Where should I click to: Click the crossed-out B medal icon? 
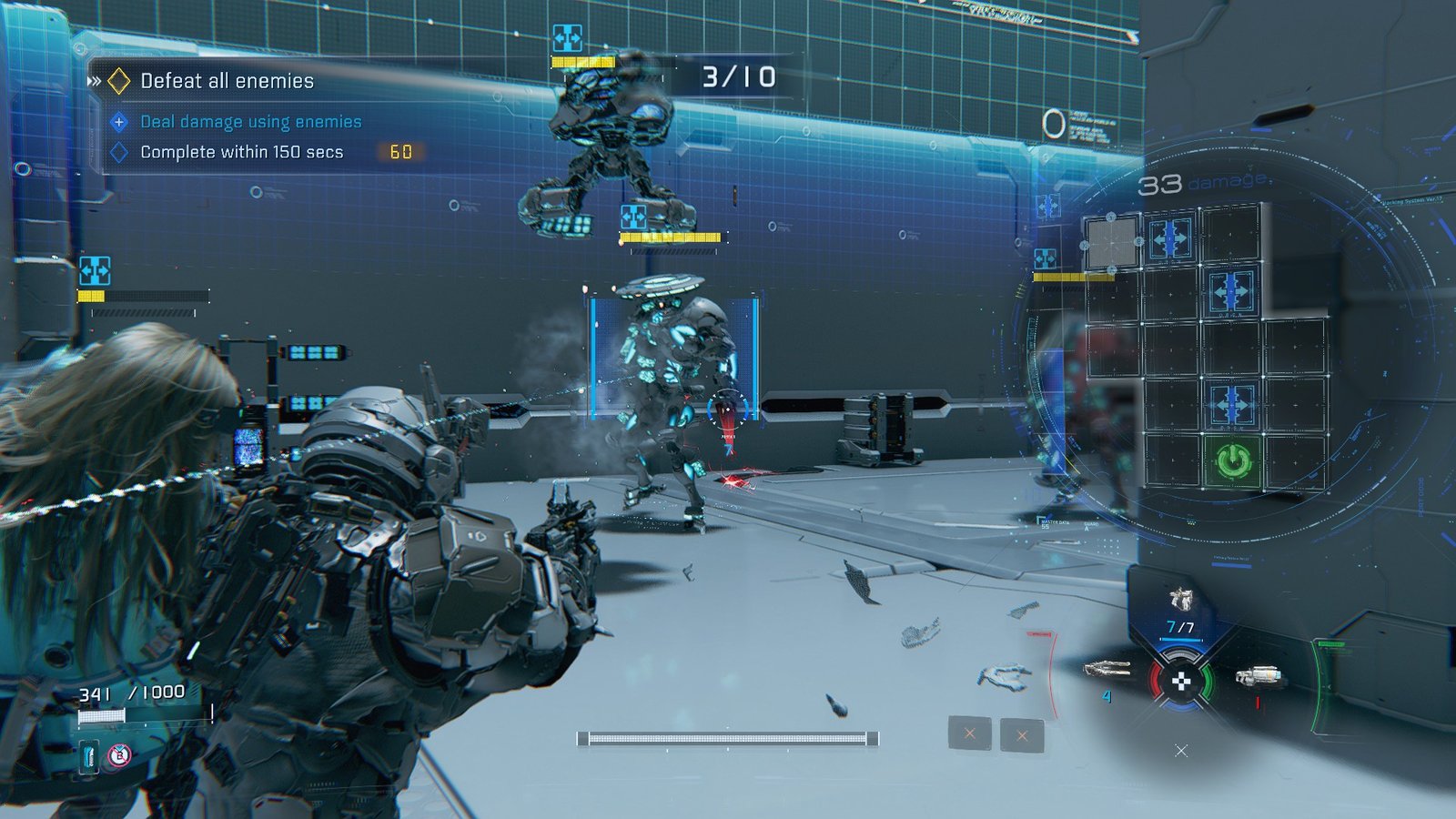[x=119, y=754]
